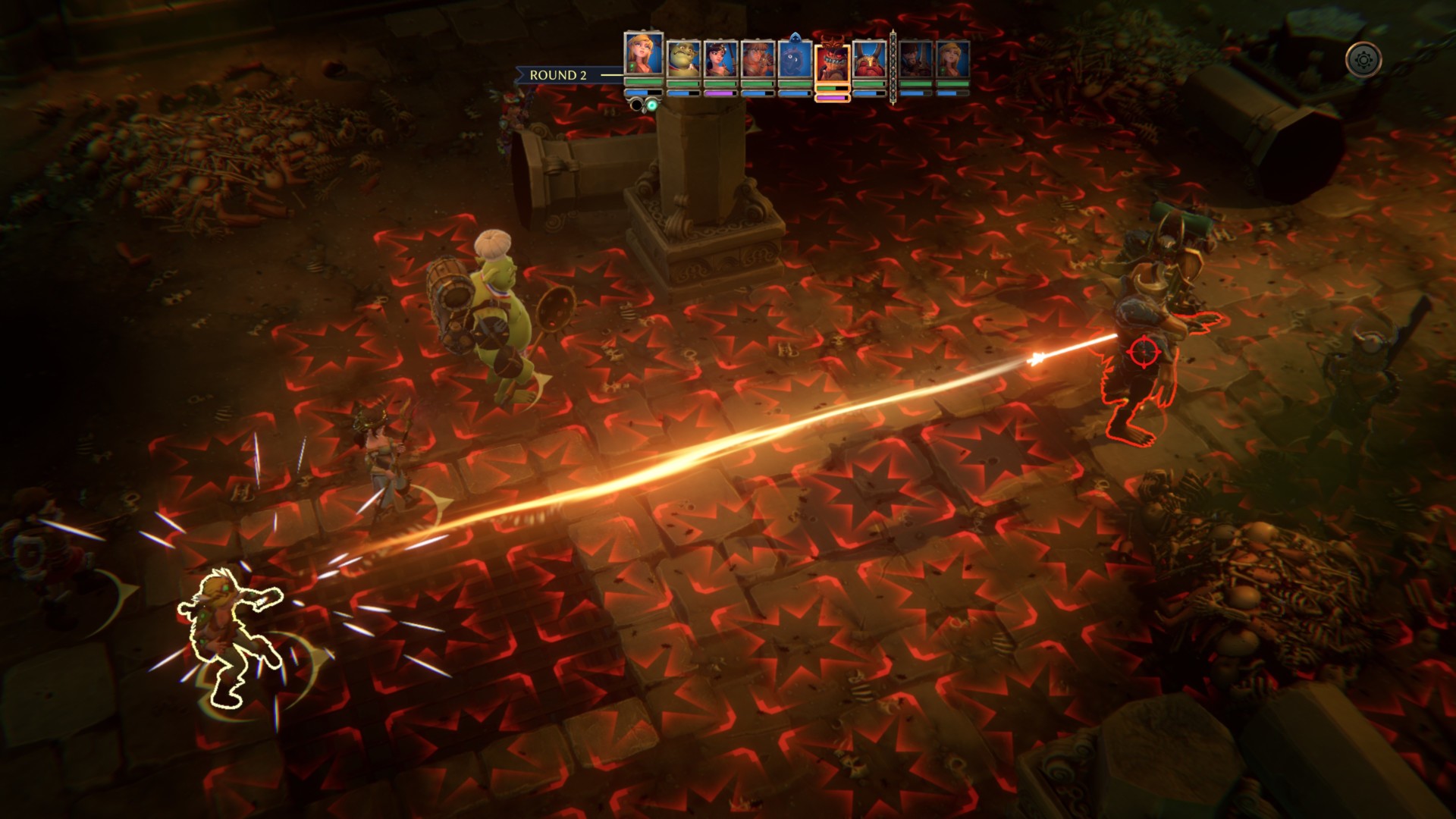Select the green ogre portrait in turn order
Screen dimensions: 1456x819
(682, 59)
